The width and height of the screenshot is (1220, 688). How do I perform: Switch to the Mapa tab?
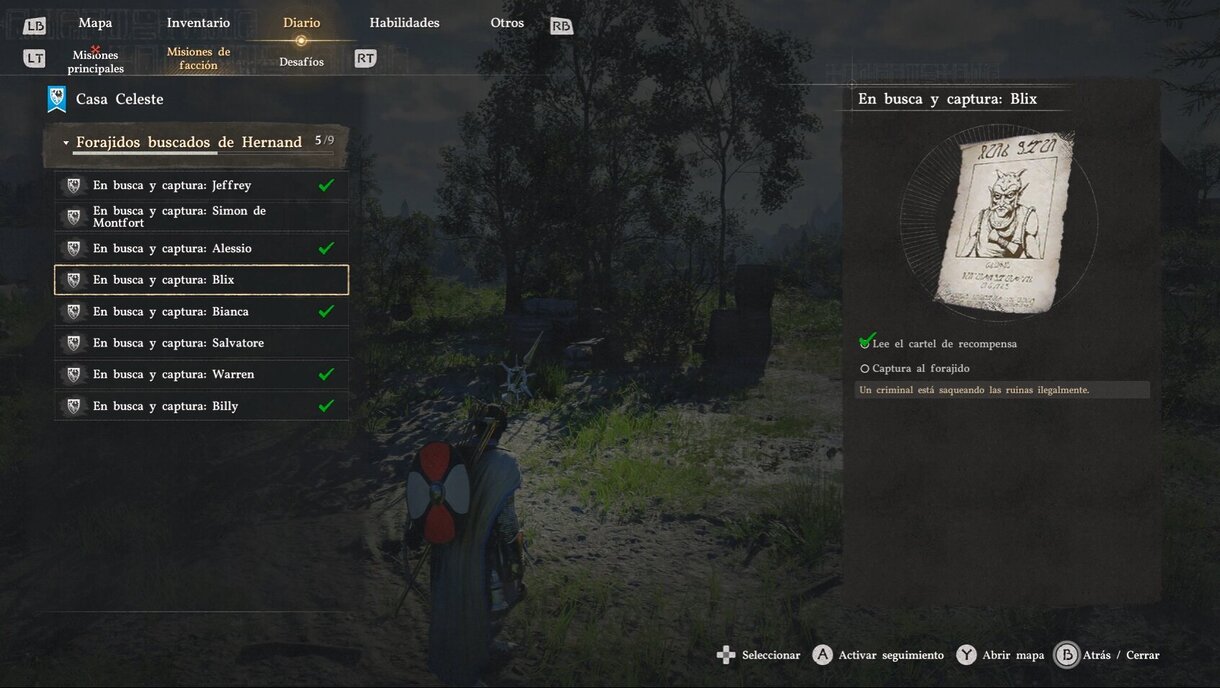pyautogui.click(x=95, y=23)
